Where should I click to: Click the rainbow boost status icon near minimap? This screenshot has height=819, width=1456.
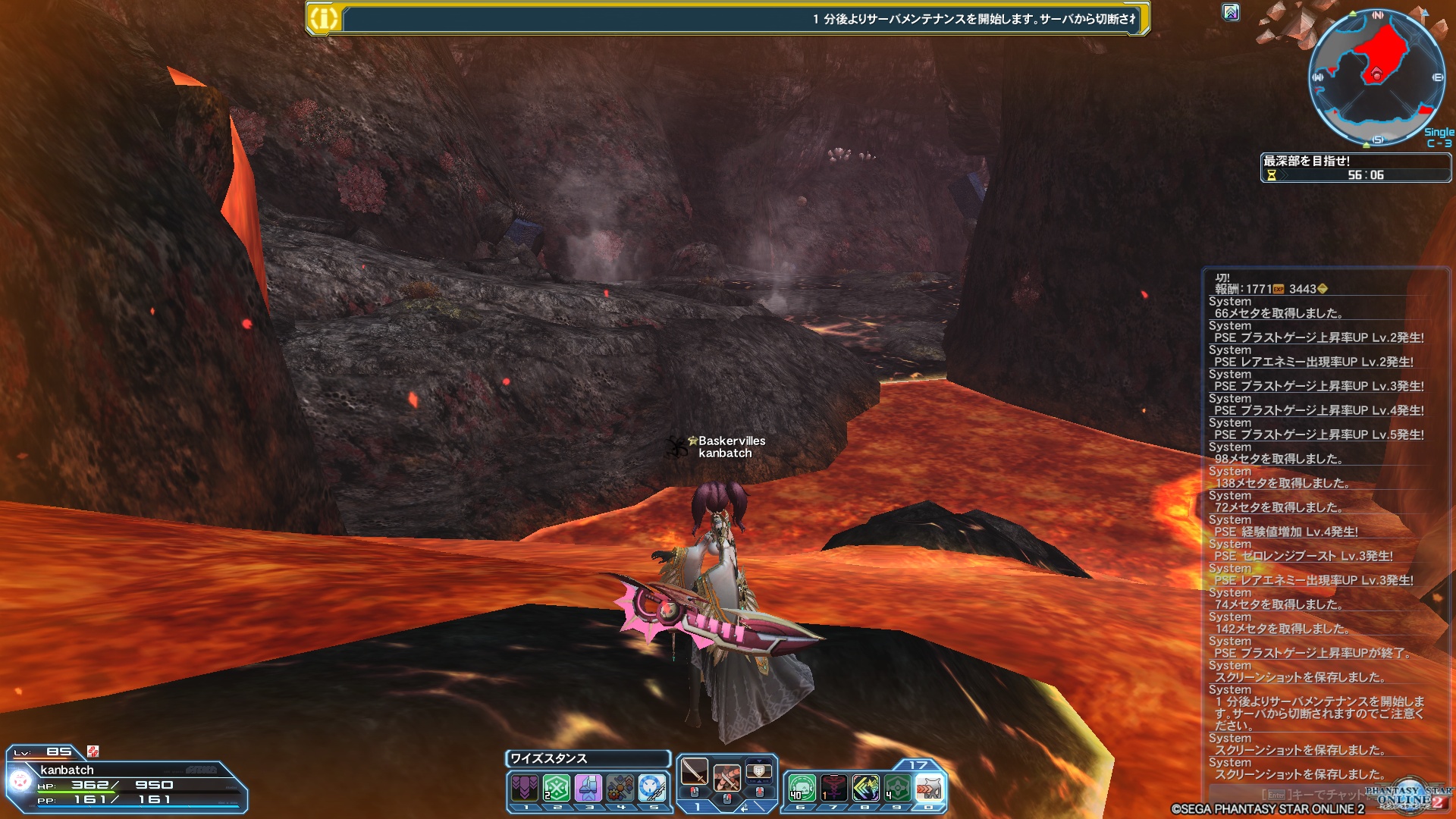click(1231, 12)
